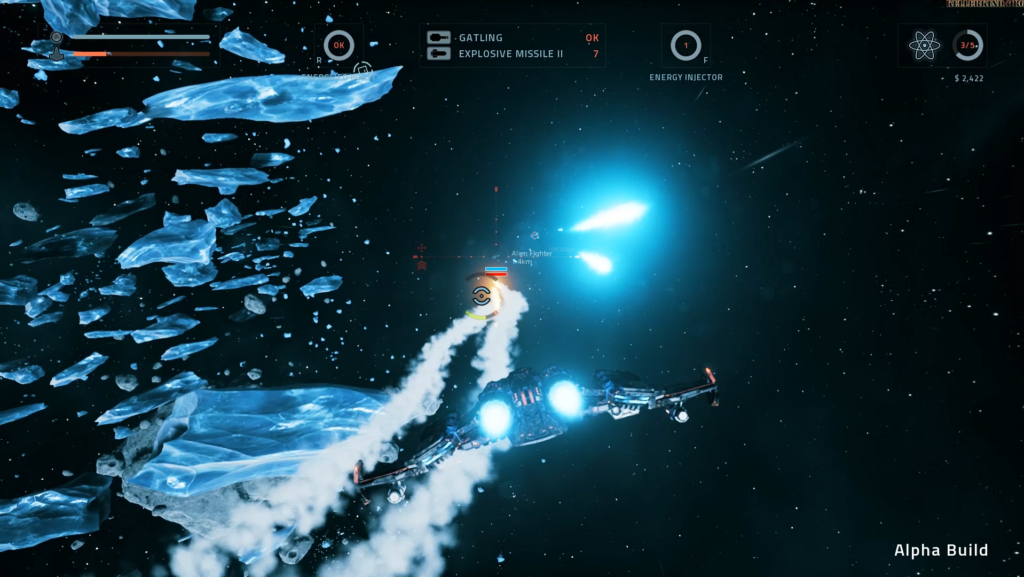
Task: Select the Gatling weapon entry
Action: click(480, 38)
